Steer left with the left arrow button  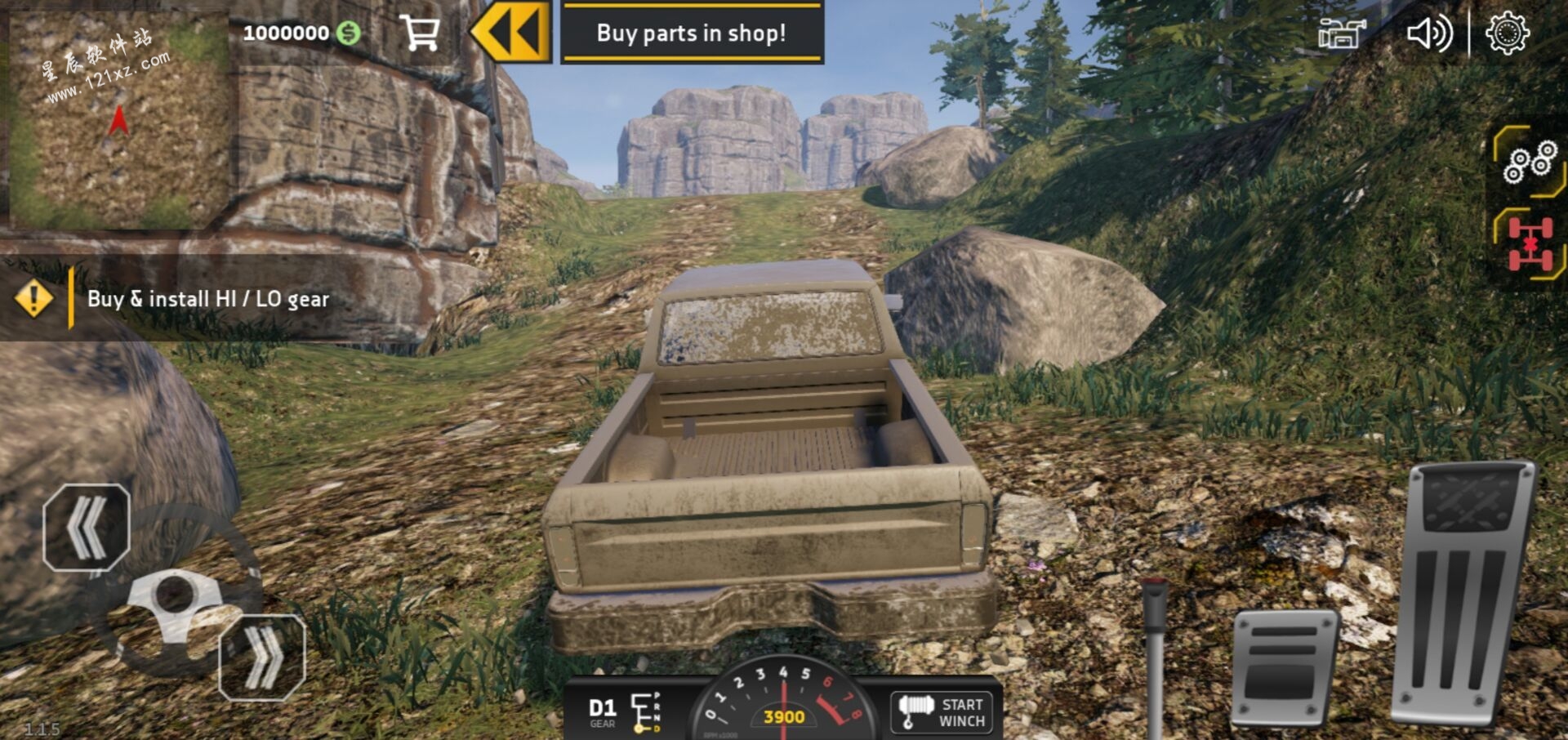tap(87, 528)
